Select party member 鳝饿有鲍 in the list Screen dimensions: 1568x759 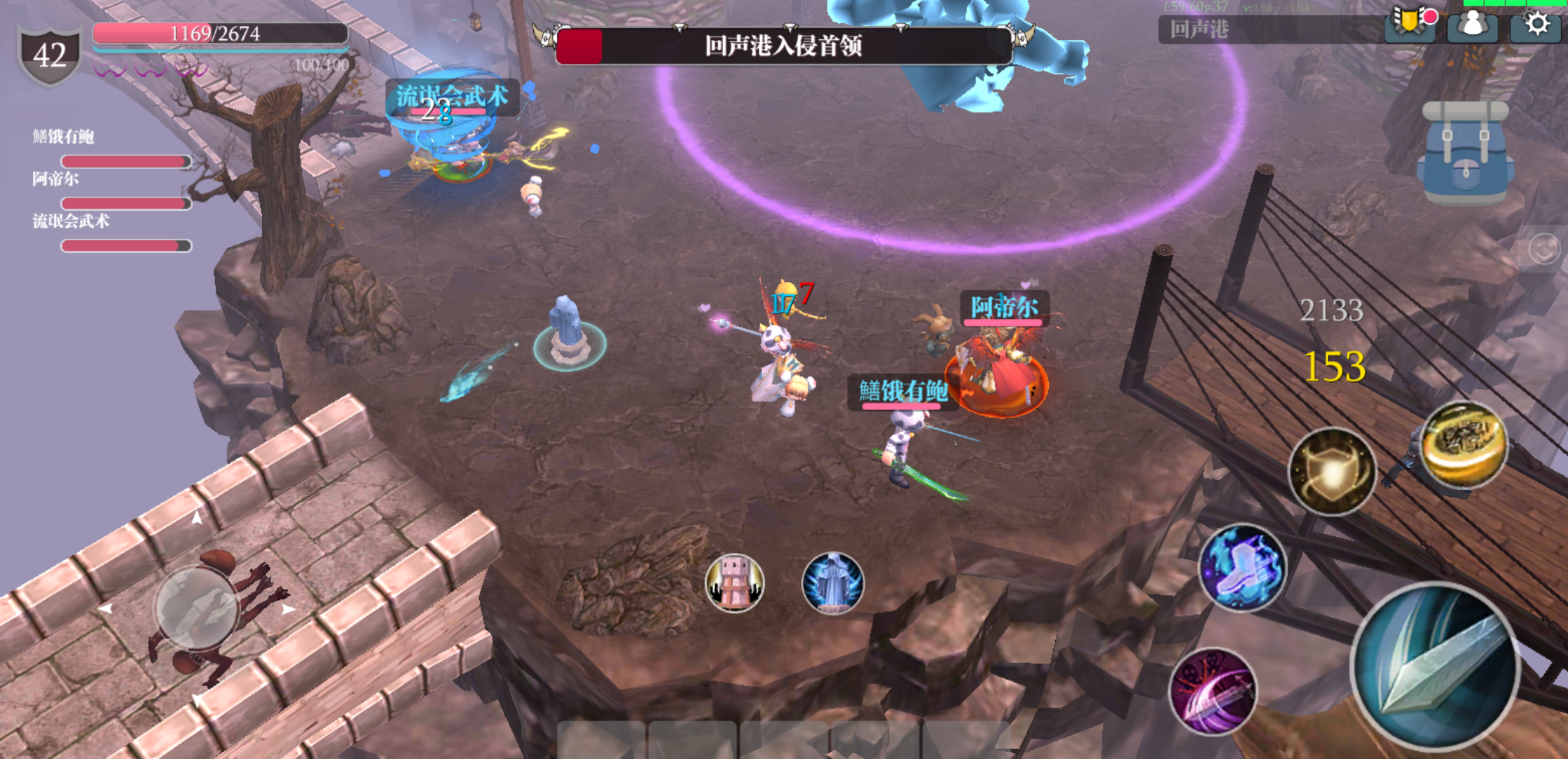tap(63, 137)
